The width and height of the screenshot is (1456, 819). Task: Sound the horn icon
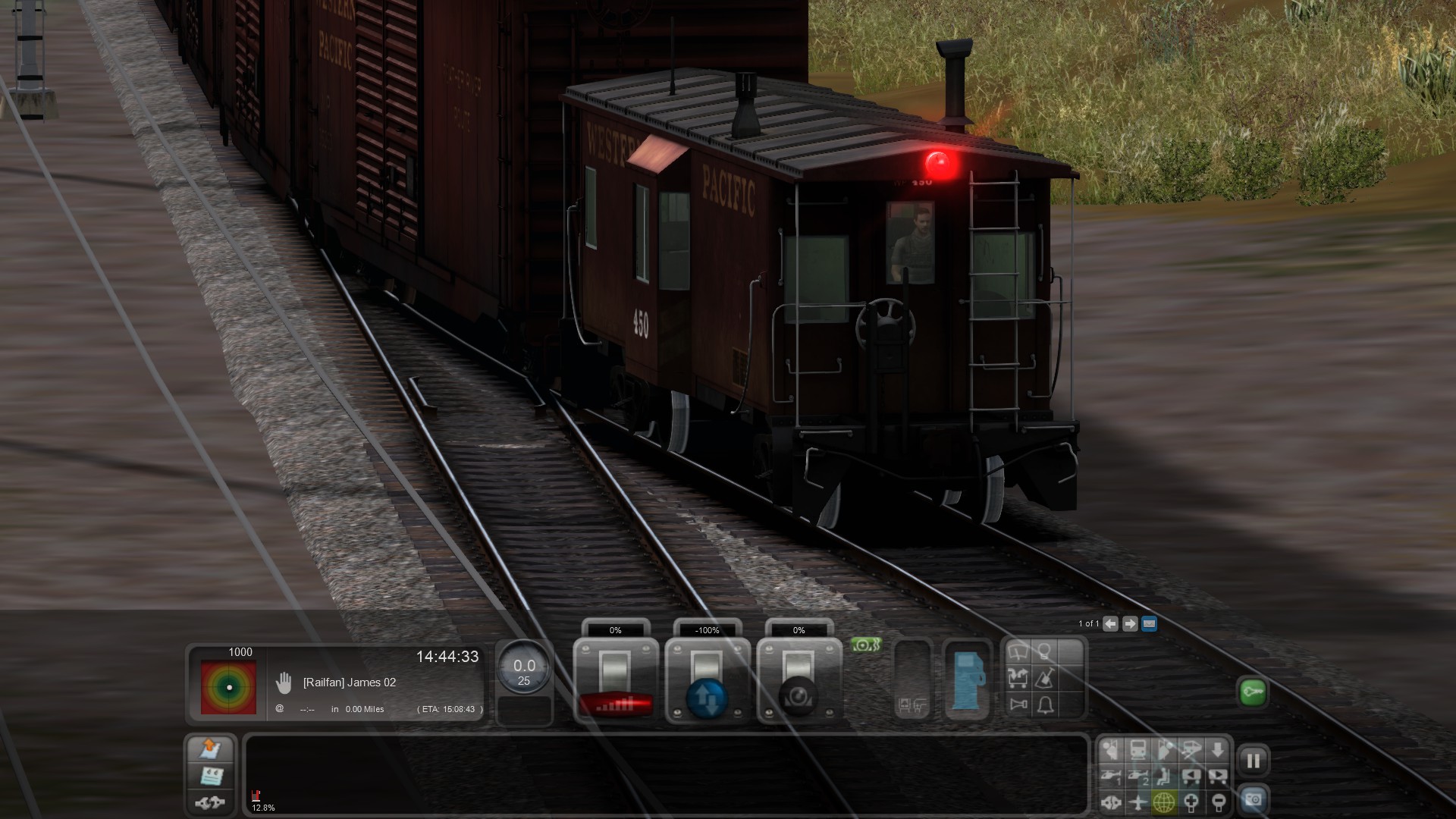pos(1018,705)
